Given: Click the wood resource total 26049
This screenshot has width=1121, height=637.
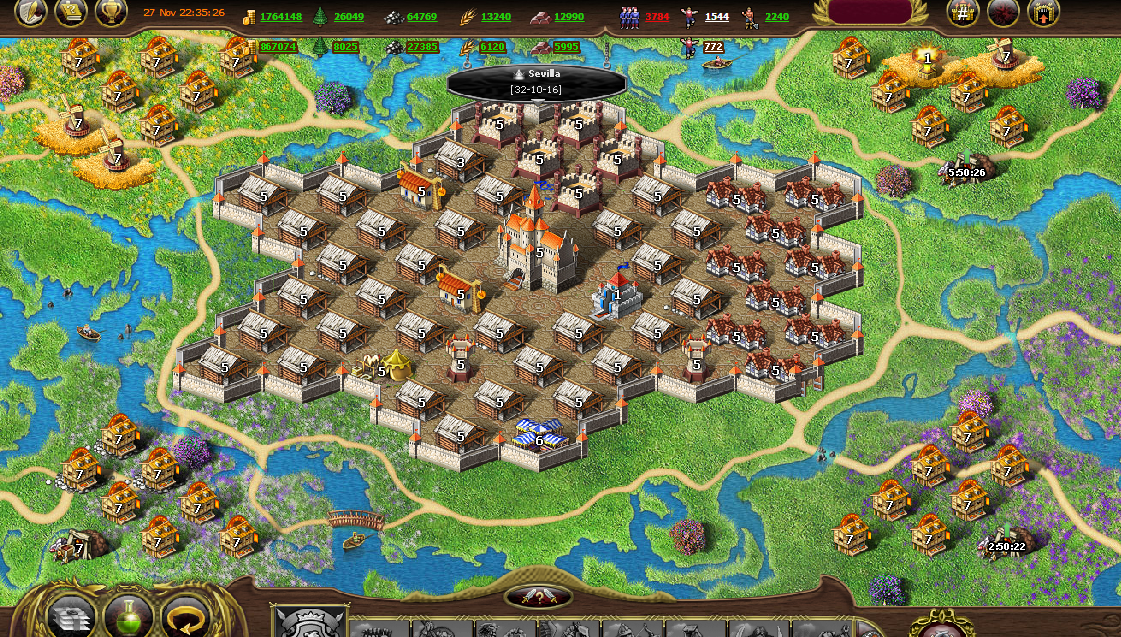Looking at the screenshot, I should pos(349,17).
